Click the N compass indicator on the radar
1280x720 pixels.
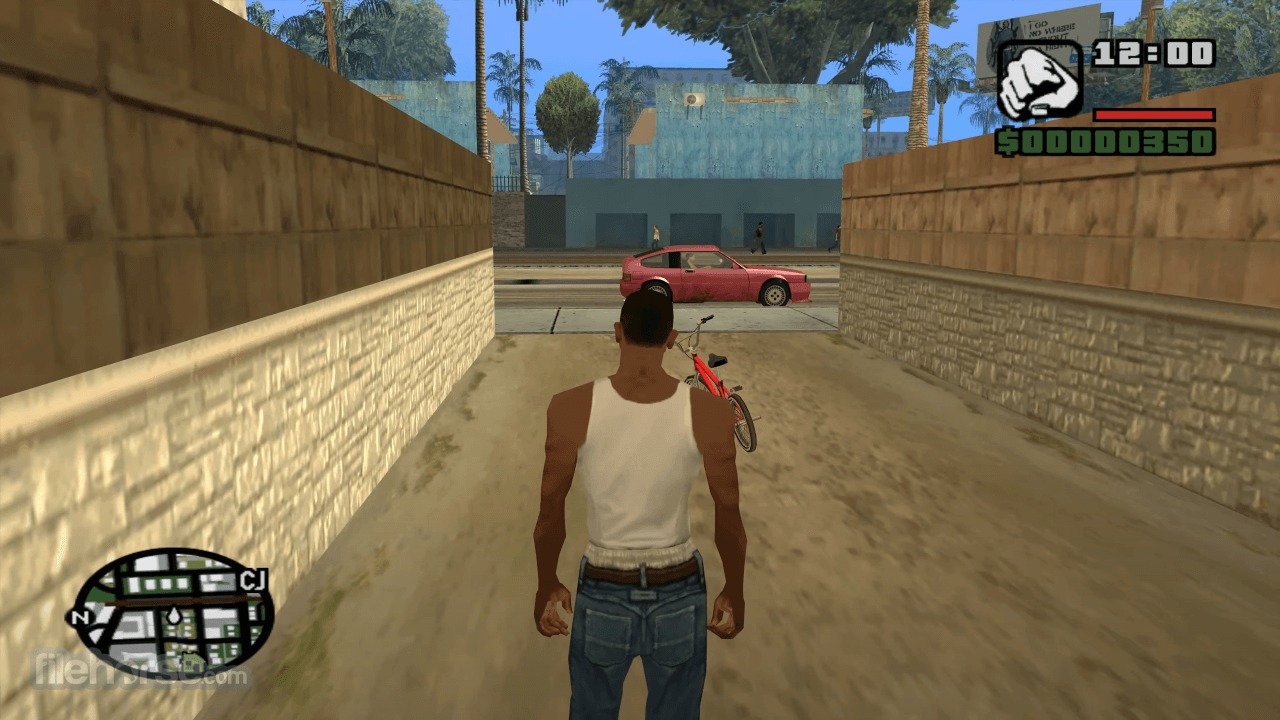pyautogui.click(x=82, y=617)
